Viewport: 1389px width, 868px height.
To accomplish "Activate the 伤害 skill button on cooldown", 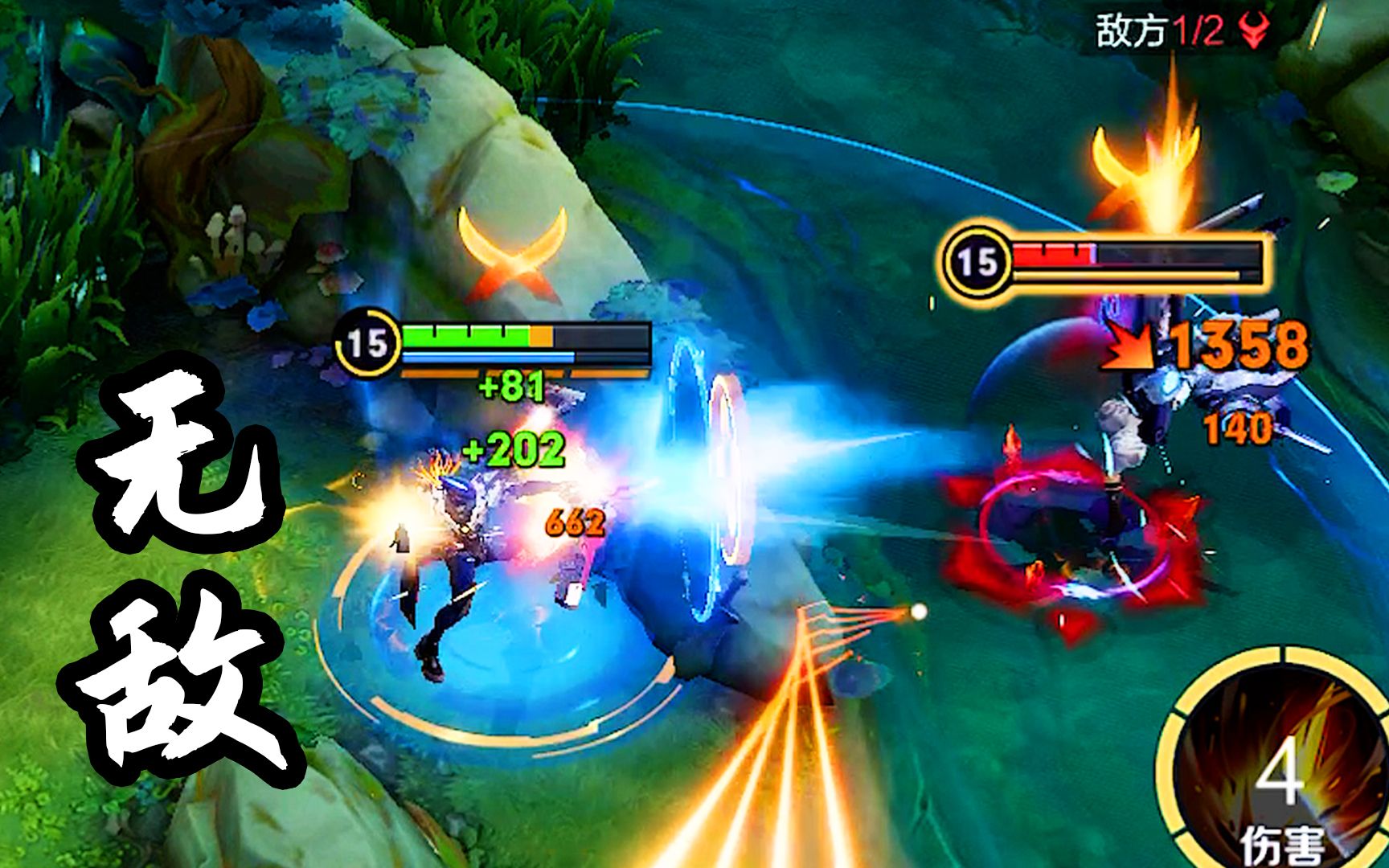I will click(x=1278, y=772).
